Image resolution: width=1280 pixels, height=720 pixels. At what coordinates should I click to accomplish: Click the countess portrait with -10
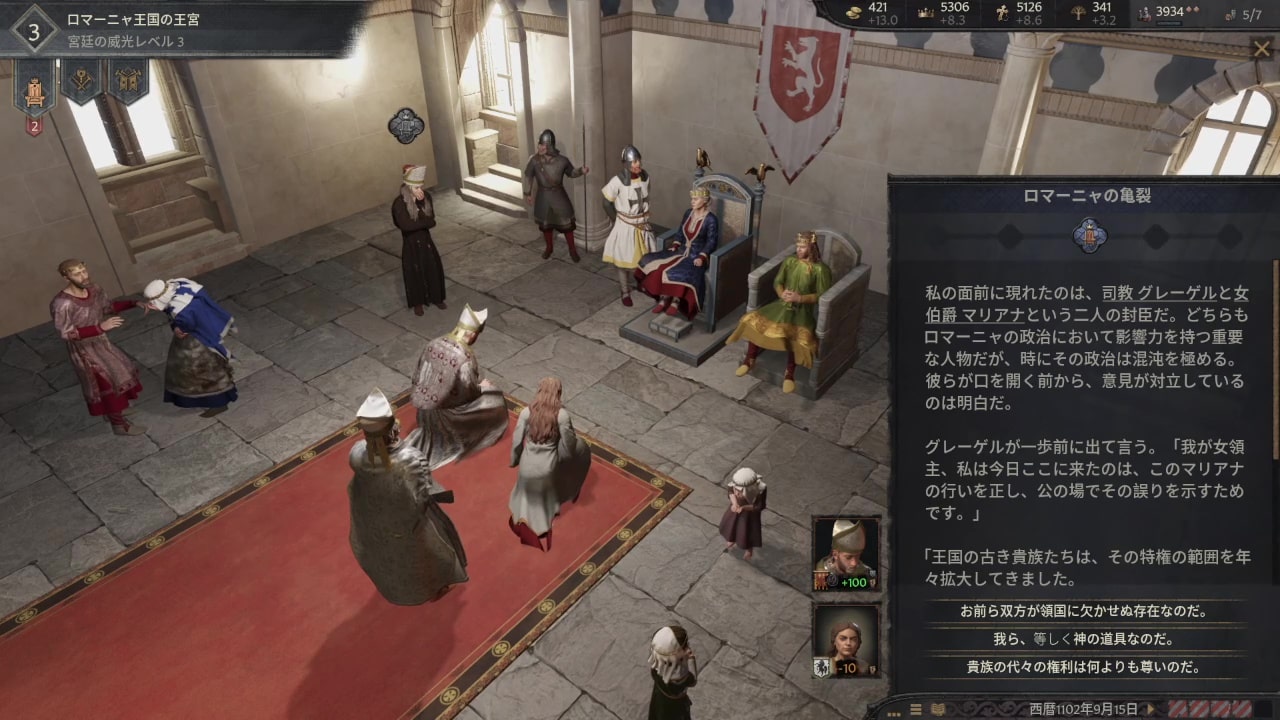846,640
